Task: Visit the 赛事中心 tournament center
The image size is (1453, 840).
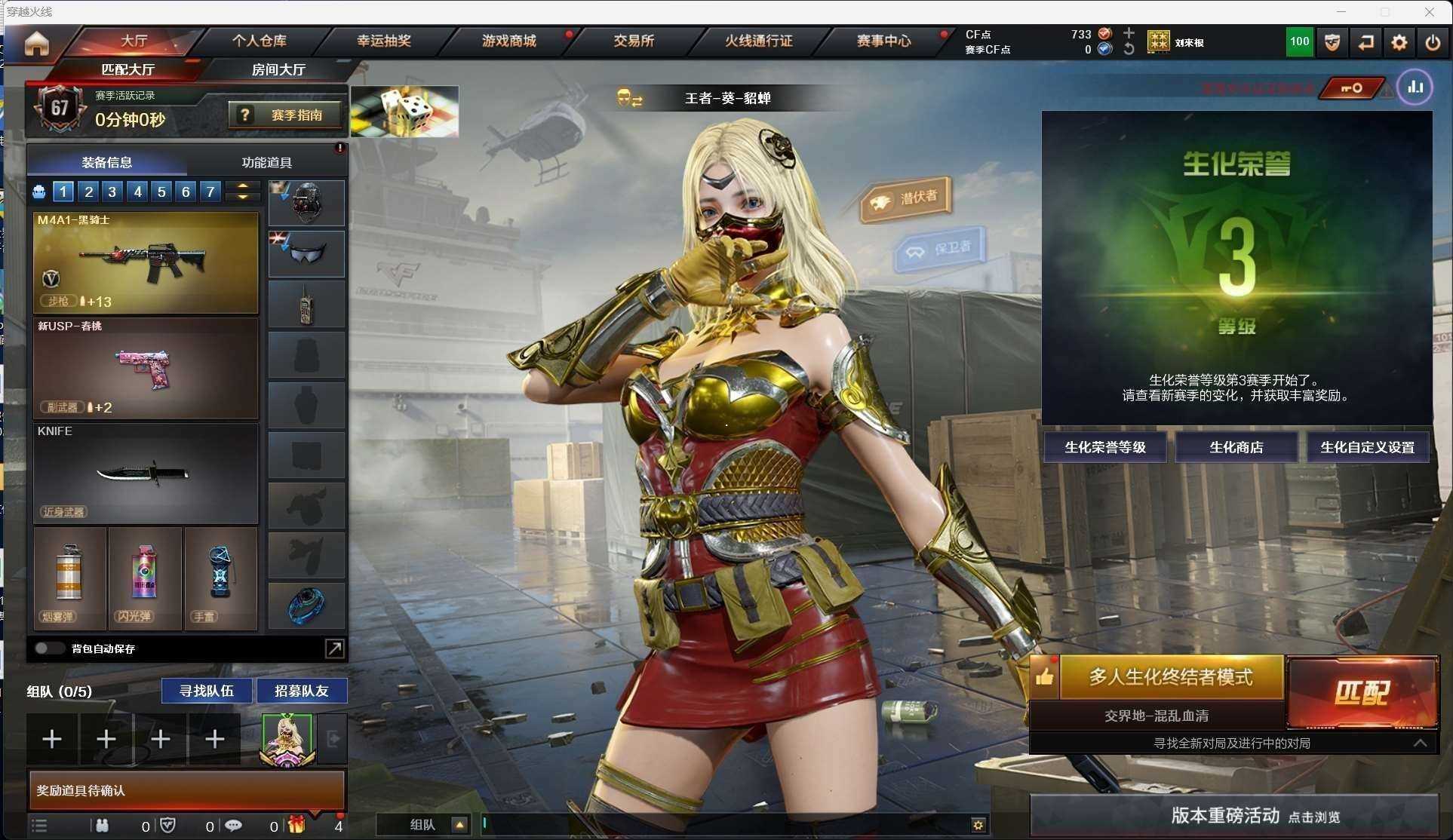Action: (883, 41)
